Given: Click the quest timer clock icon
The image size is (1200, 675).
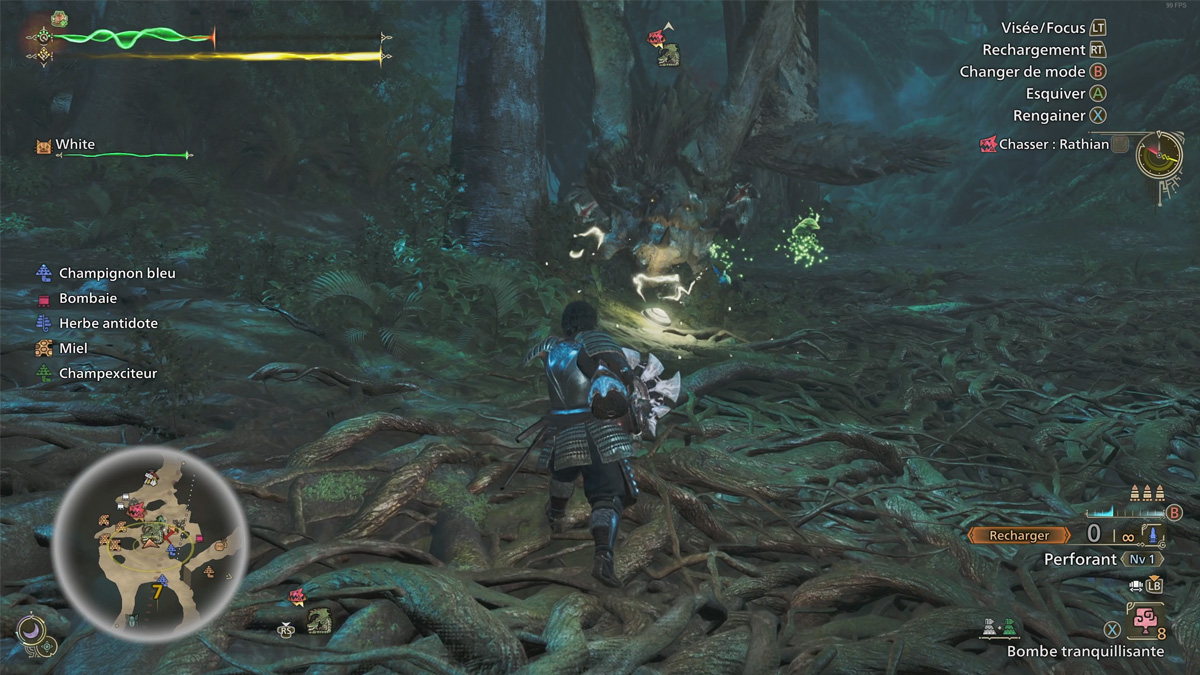Looking at the screenshot, I should pos(1159,155).
